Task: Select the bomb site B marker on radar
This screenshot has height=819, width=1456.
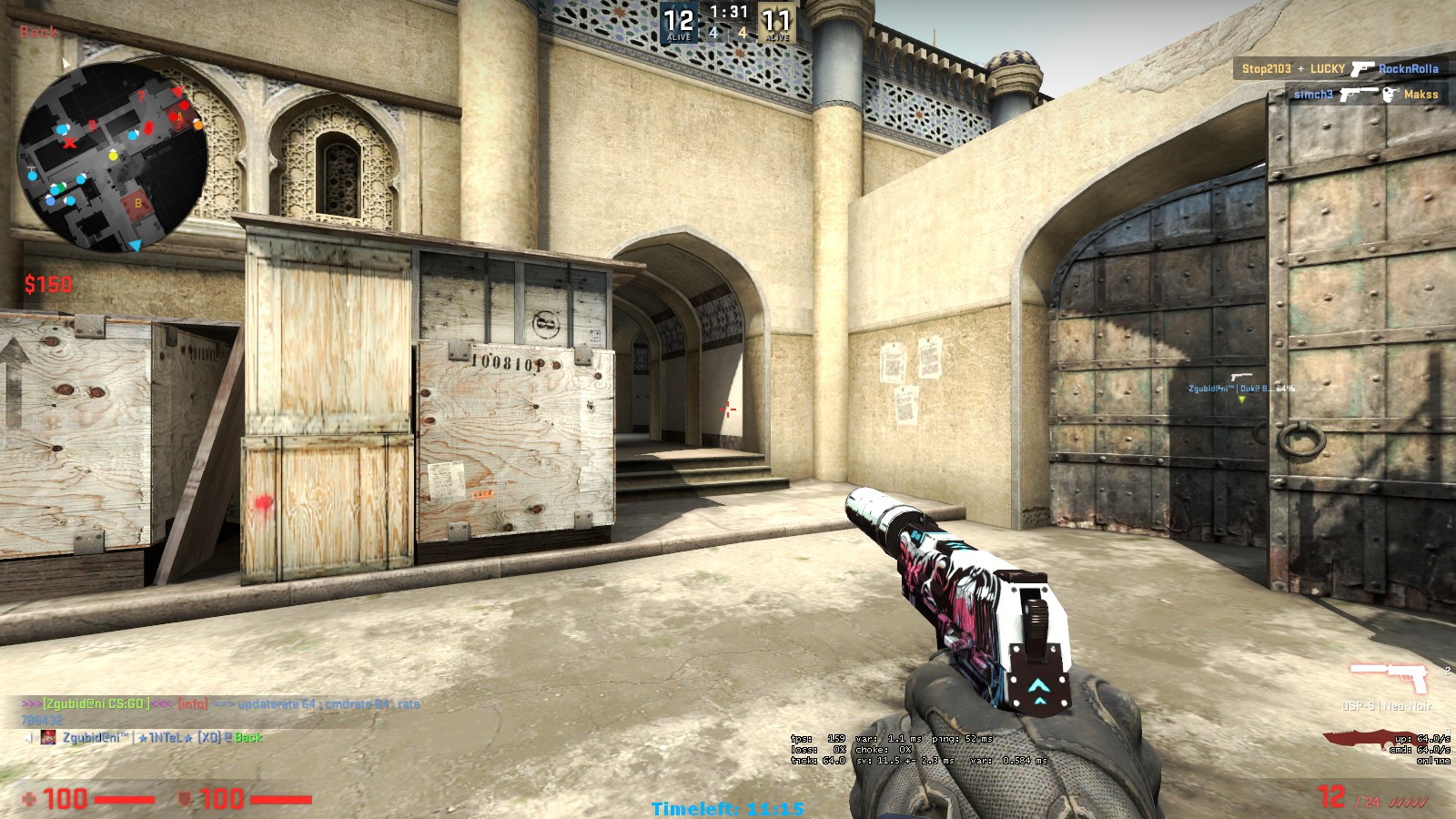Action: (x=138, y=203)
